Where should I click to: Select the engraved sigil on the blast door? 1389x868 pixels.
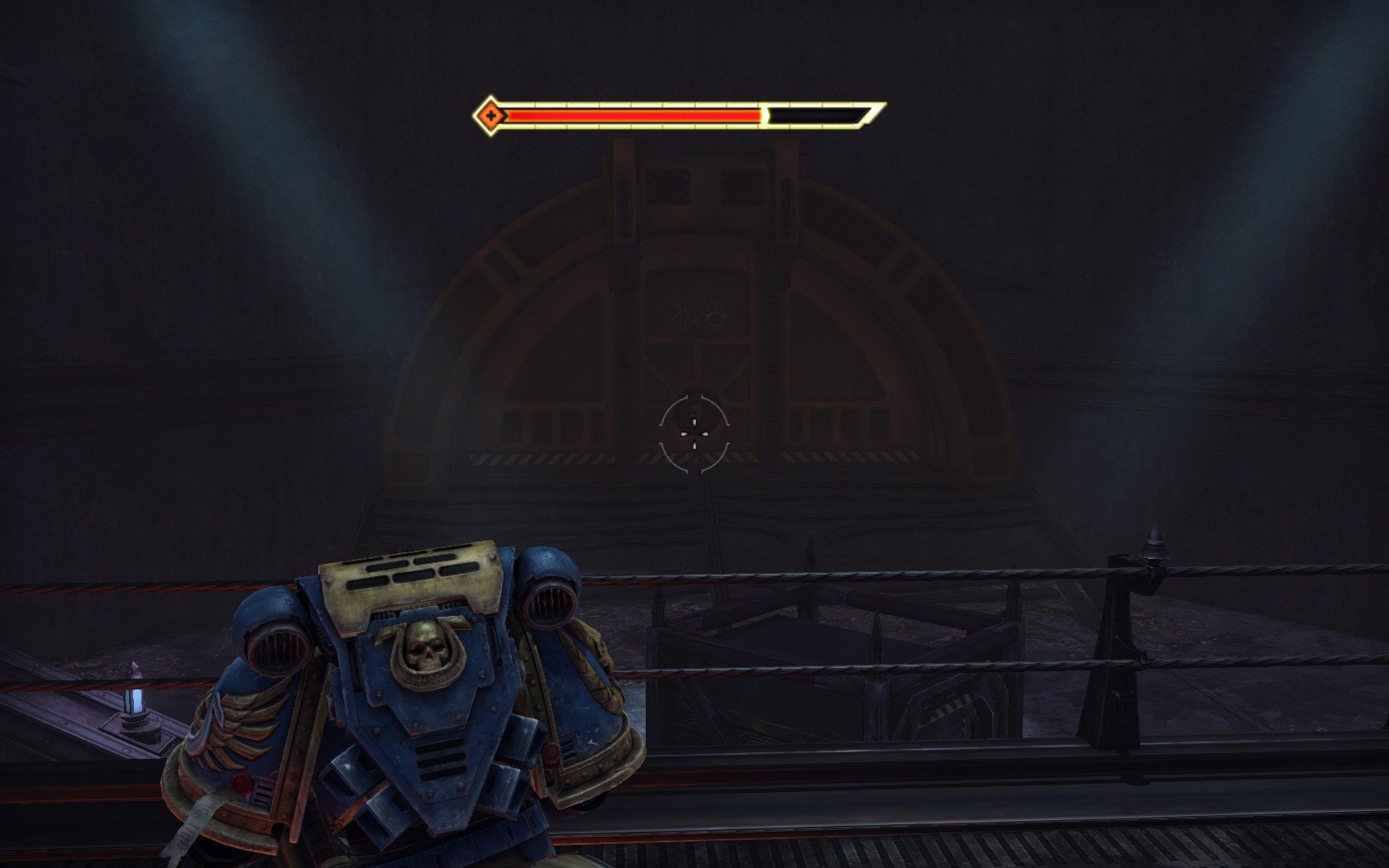[680, 312]
